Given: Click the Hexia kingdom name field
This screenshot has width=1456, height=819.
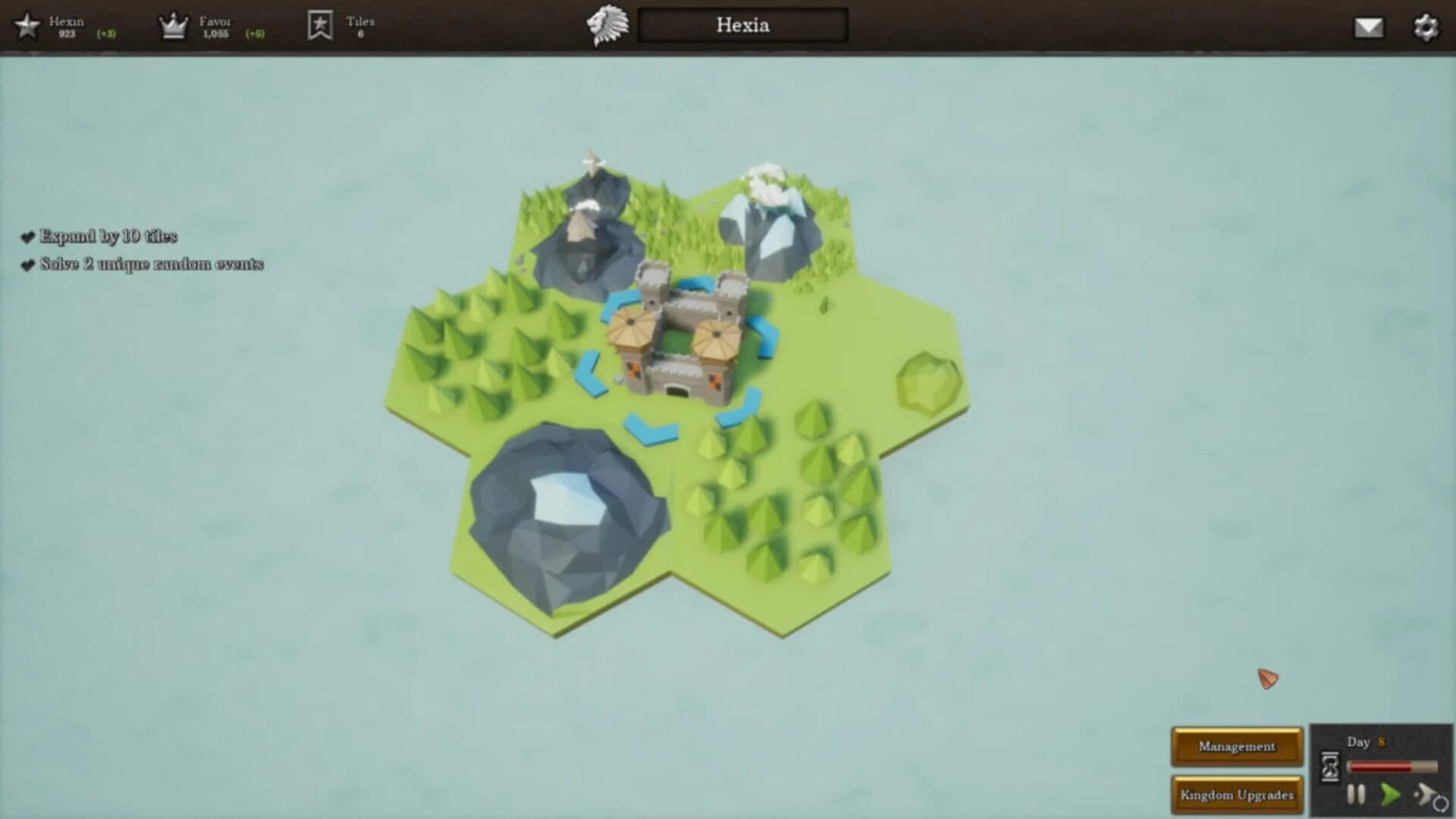Looking at the screenshot, I should 741,26.
